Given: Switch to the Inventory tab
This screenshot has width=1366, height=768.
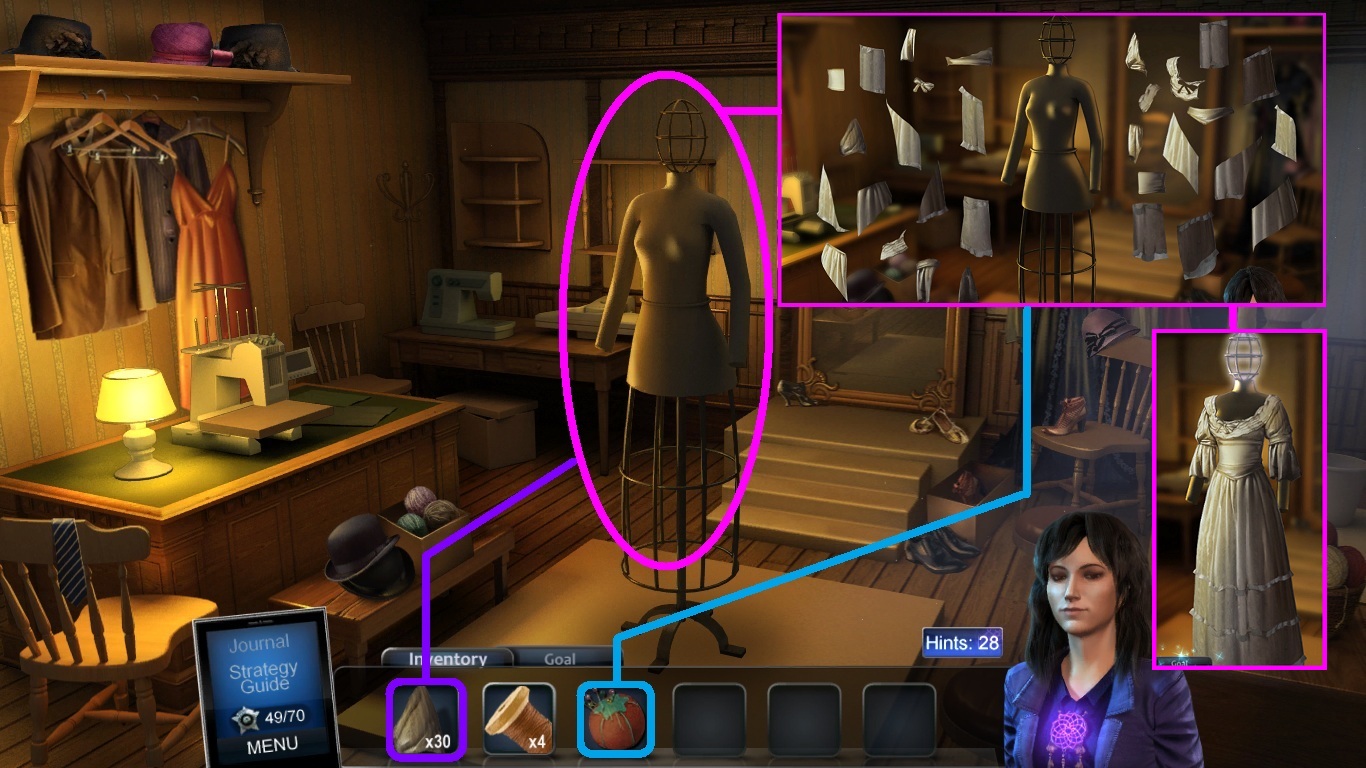Looking at the screenshot, I should click(447, 659).
